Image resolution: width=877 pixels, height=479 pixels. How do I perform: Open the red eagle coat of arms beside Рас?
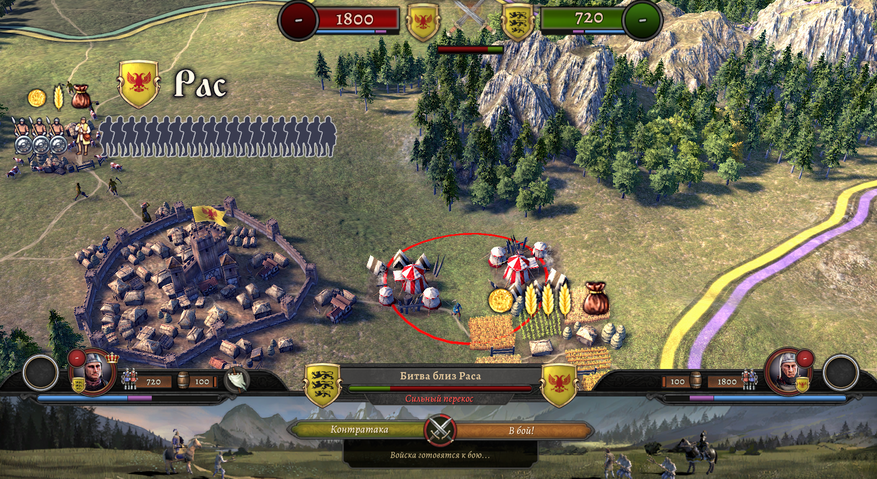click(x=139, y=83)
